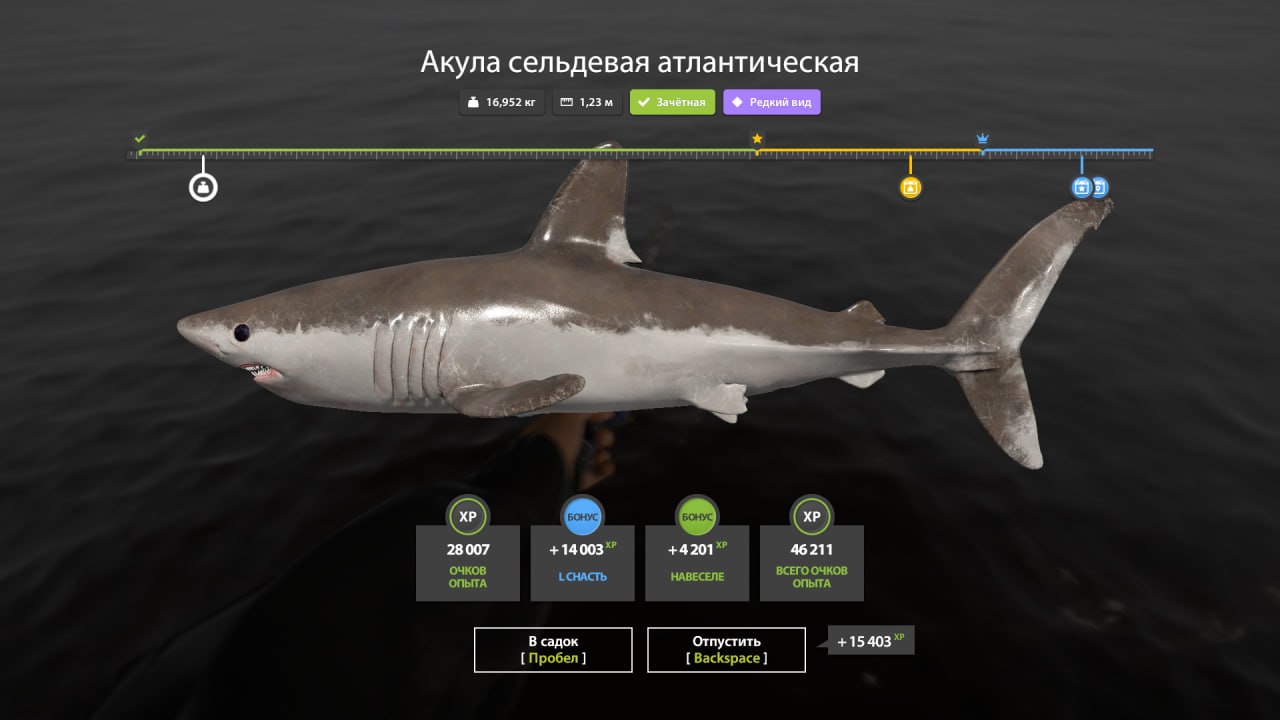
Task: Select the XP circle above 28 007
Action: click(468, 516)
